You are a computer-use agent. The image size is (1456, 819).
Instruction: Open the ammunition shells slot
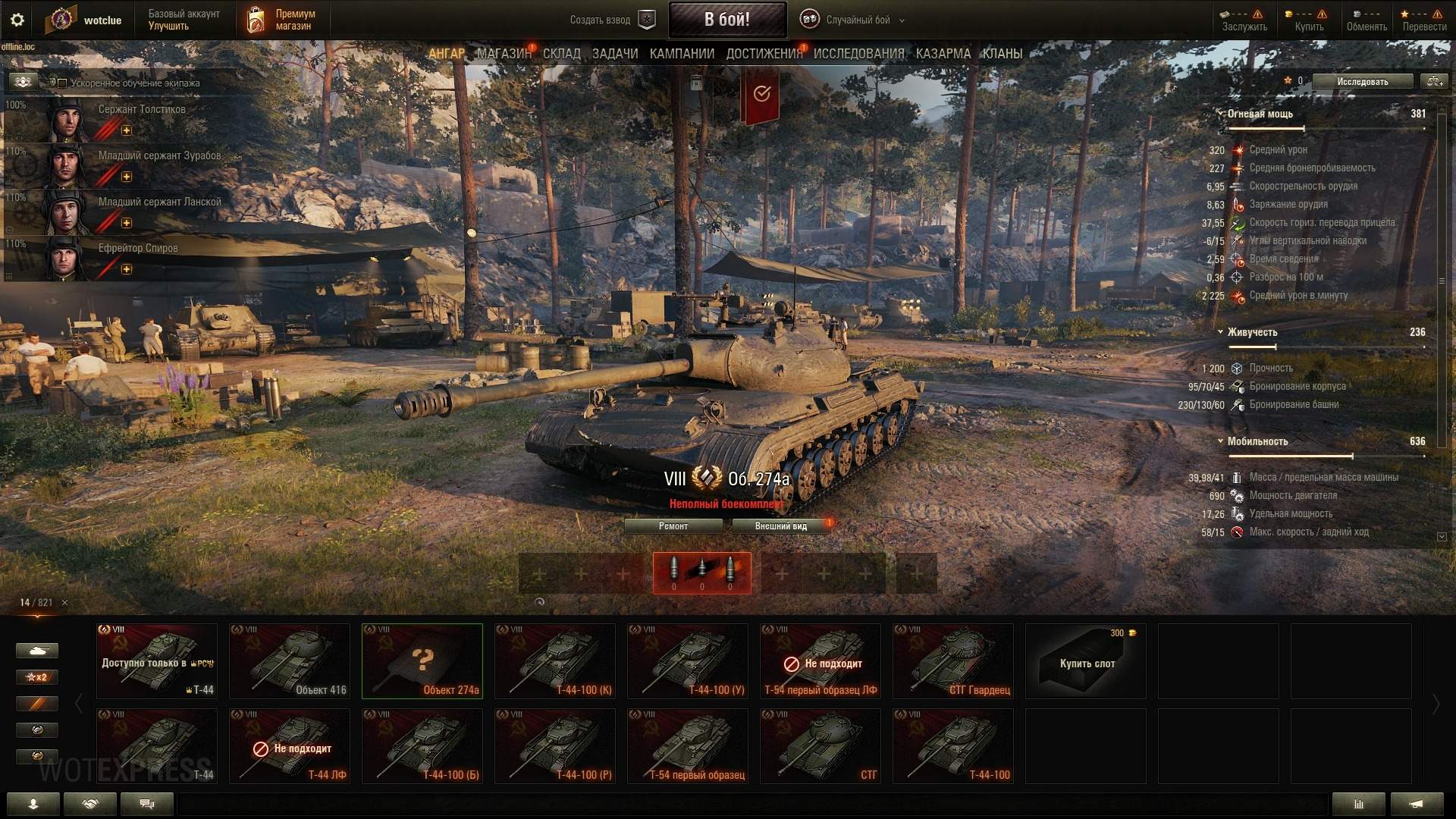coord(701,573)
